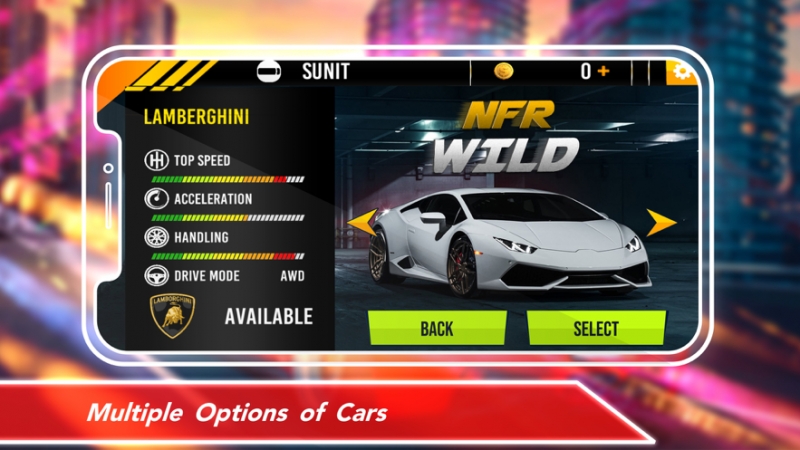This screenshot has width=800, height=450.
Task: Go back with the BACK button
Action: pyautogui.click(x=437, y=328)
